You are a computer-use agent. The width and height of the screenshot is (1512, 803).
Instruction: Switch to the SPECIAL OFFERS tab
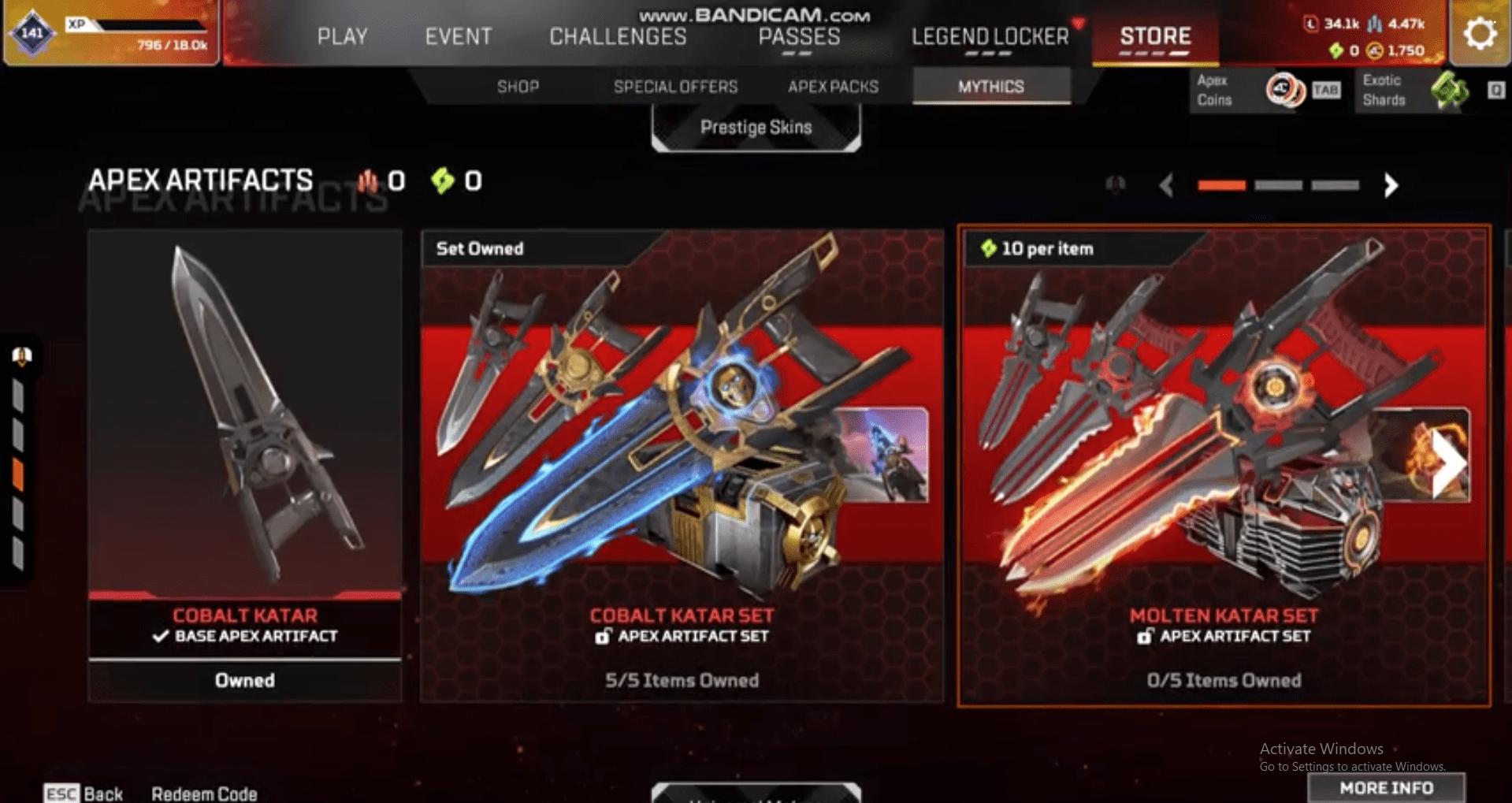tap(676, 87)
